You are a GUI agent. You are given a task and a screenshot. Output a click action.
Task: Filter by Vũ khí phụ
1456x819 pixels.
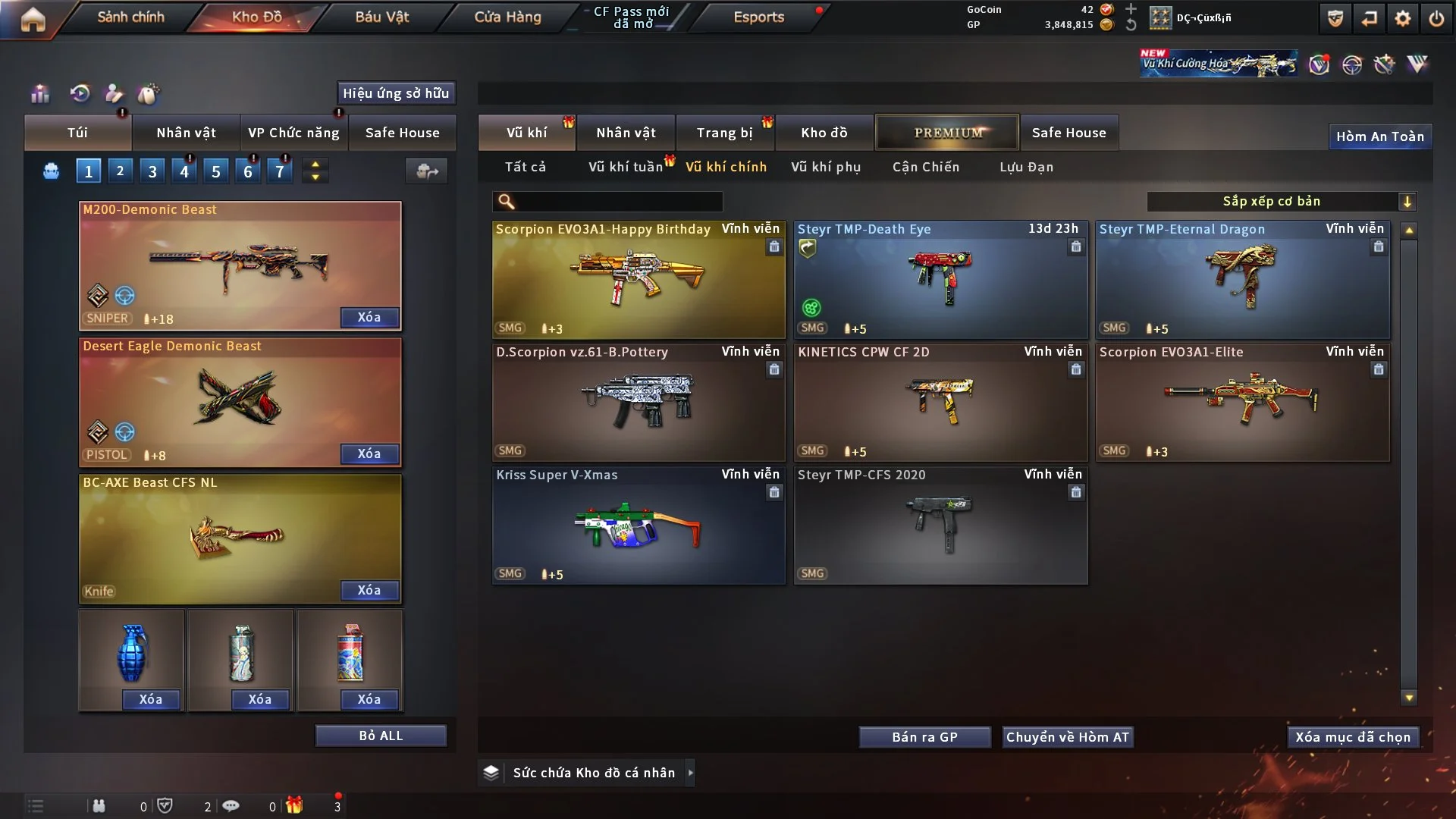[825, 167]
